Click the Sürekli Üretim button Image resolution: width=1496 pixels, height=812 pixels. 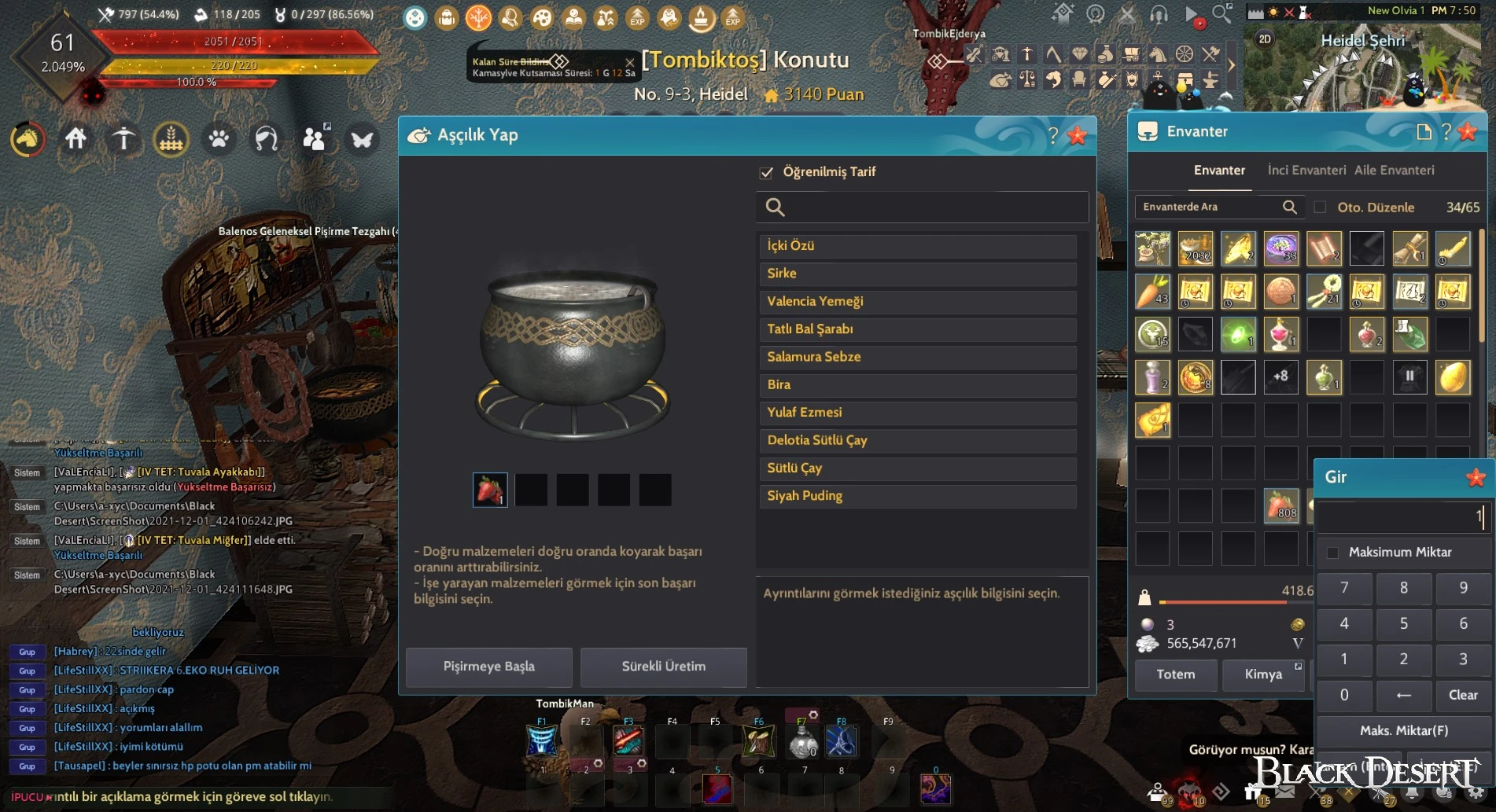coord(663,667)
